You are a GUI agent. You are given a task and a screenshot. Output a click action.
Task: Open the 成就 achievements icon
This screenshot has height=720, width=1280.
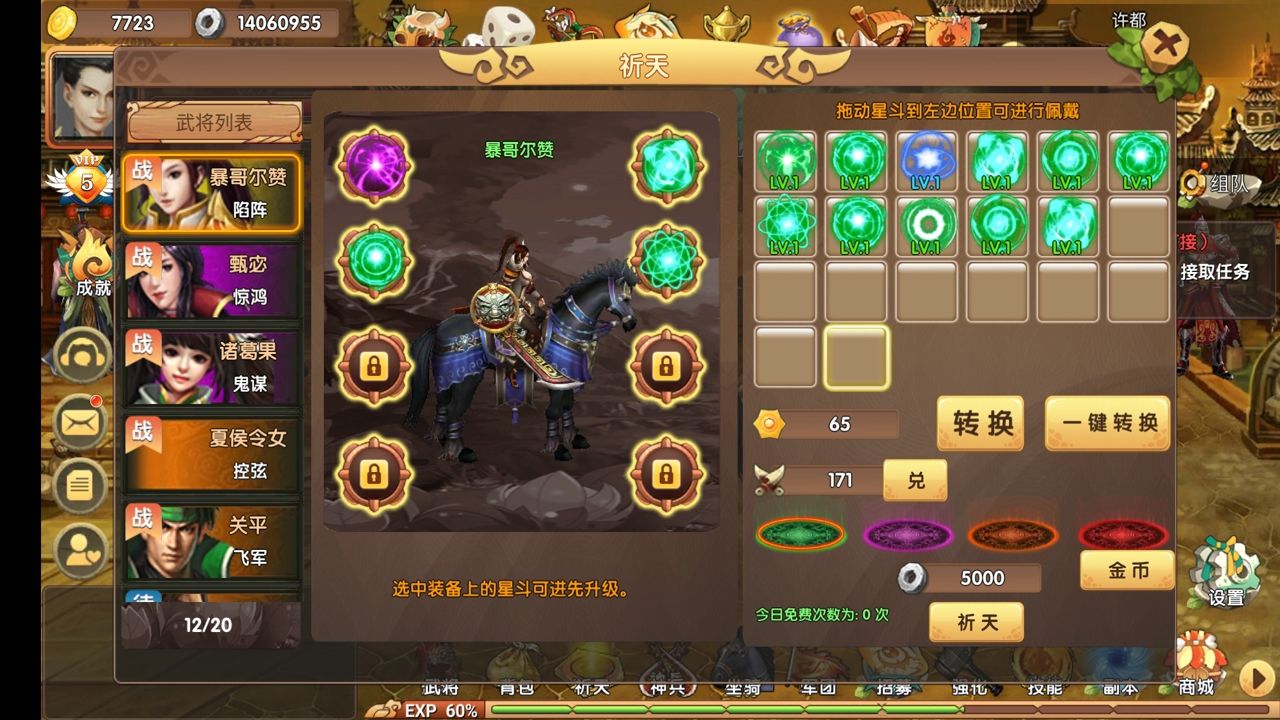[x=85, y=265]
